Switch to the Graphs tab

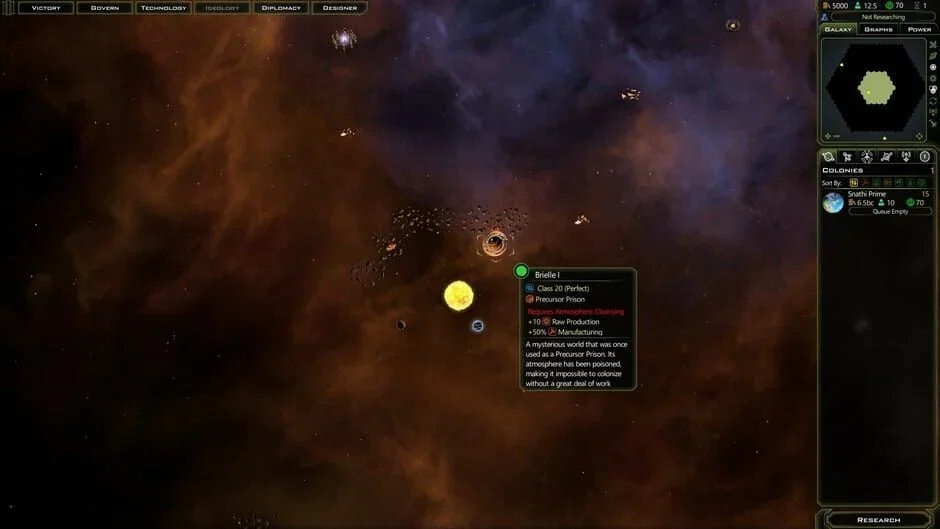[878, 29]
